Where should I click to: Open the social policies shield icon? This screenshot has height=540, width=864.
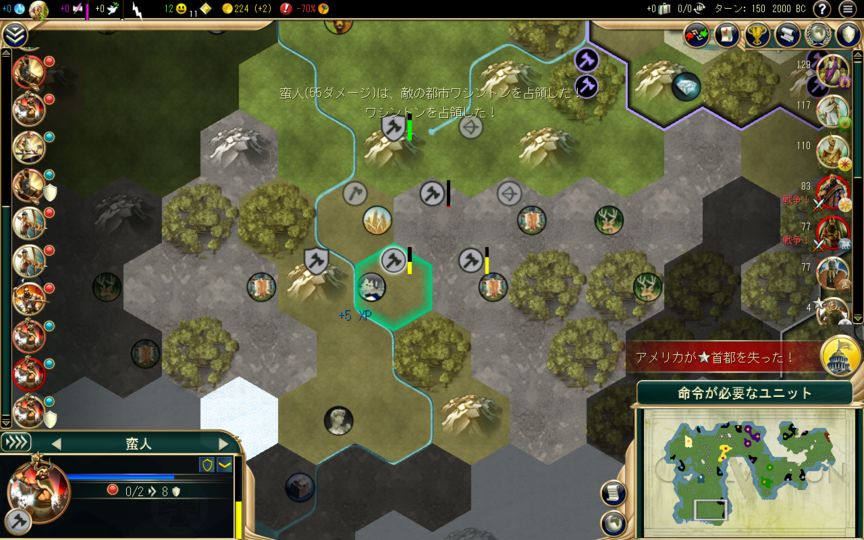coord(848,35)
